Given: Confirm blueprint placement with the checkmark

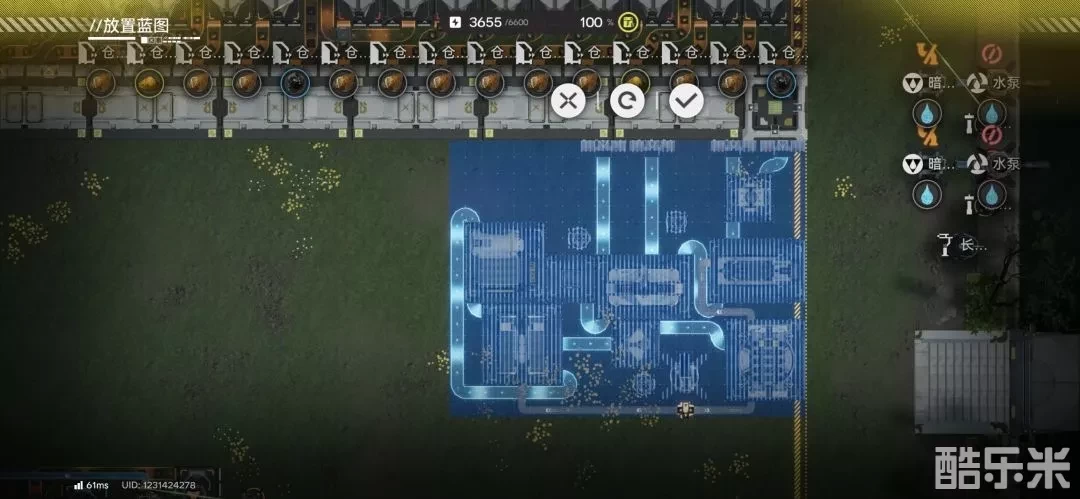Looking at the screenshot, I should pos(686,100).
